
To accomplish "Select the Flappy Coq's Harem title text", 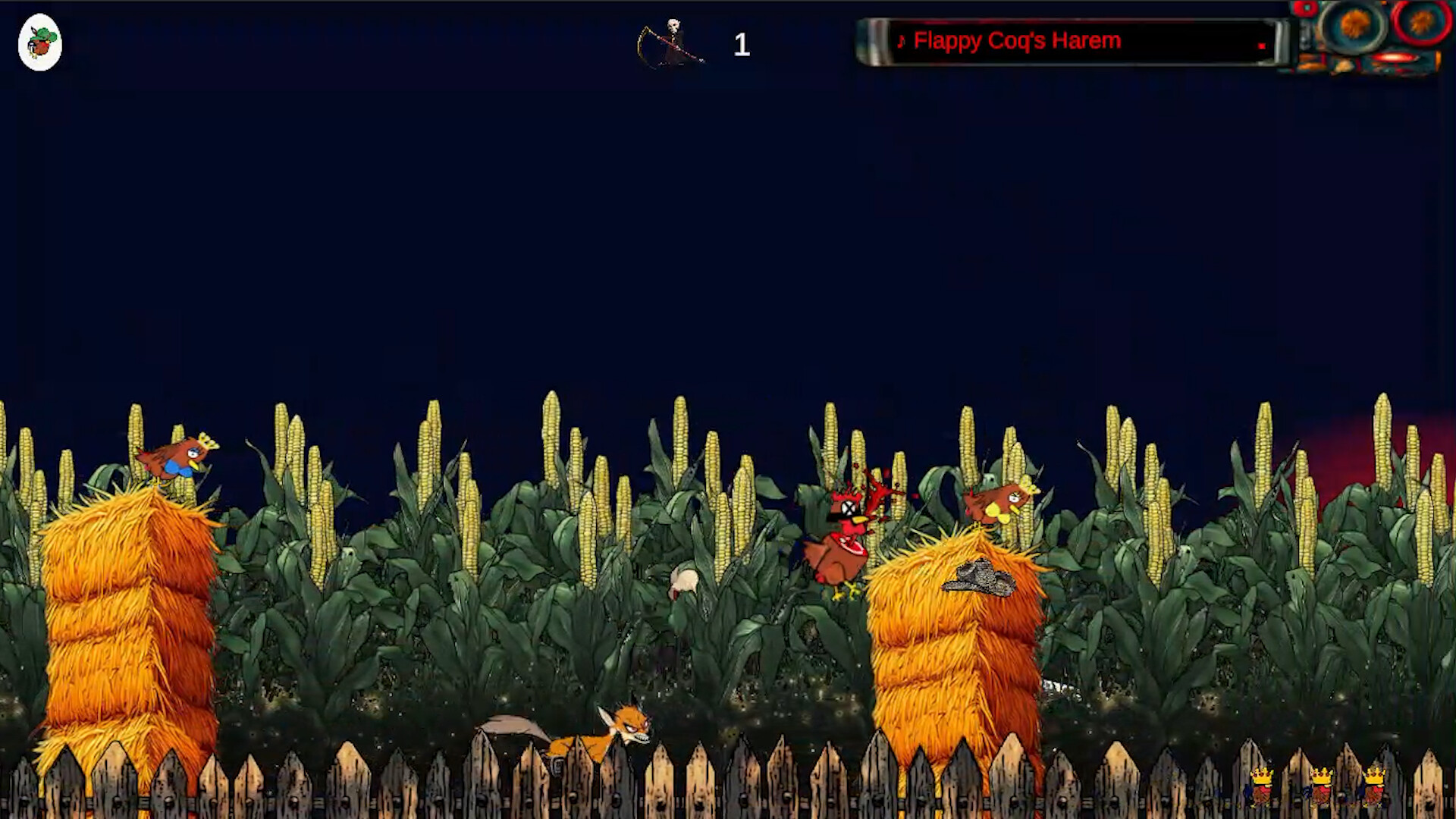I will (x=1018, y=40).
